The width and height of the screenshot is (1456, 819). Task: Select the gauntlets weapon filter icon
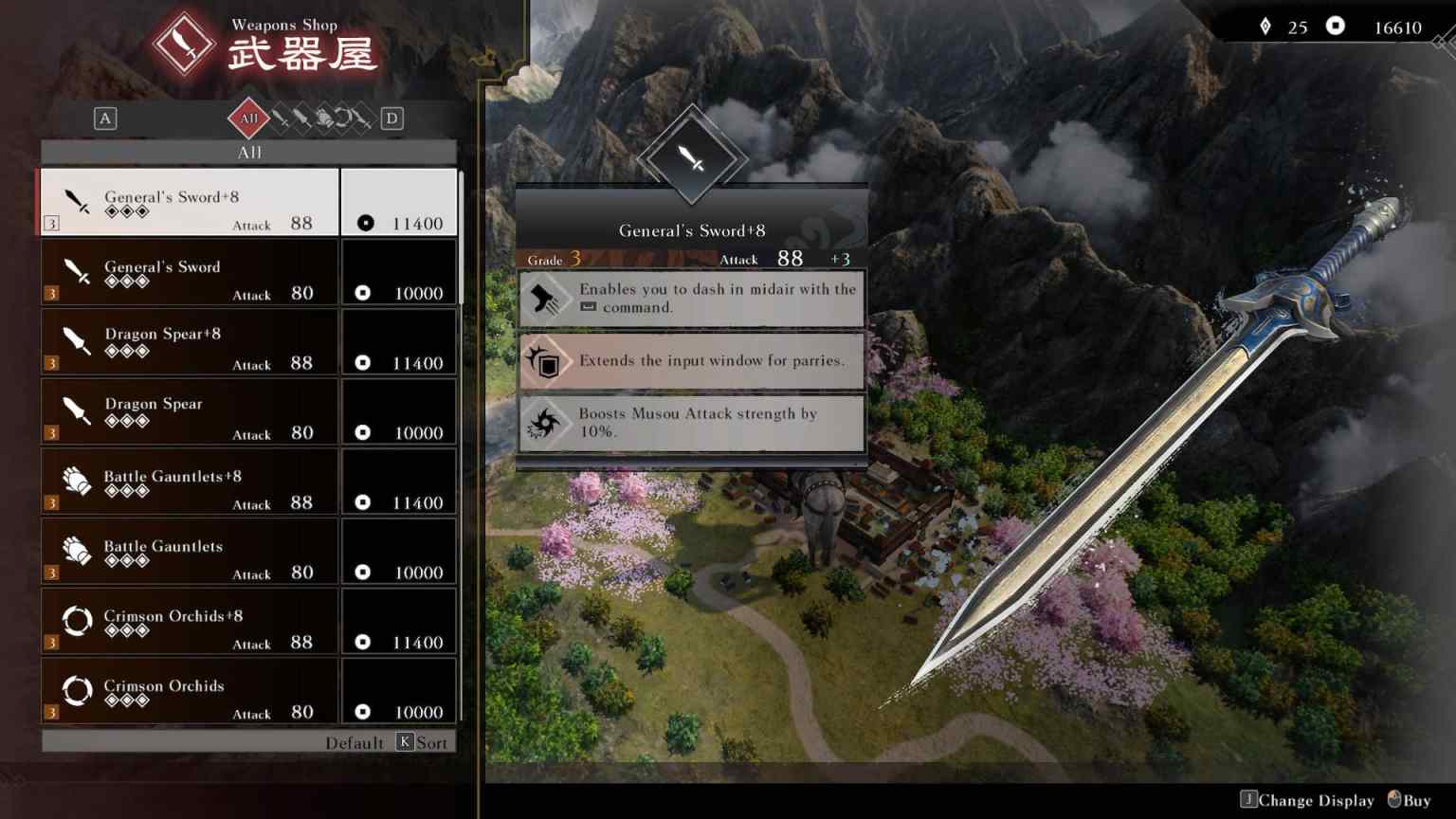click(x=323, y=118)
